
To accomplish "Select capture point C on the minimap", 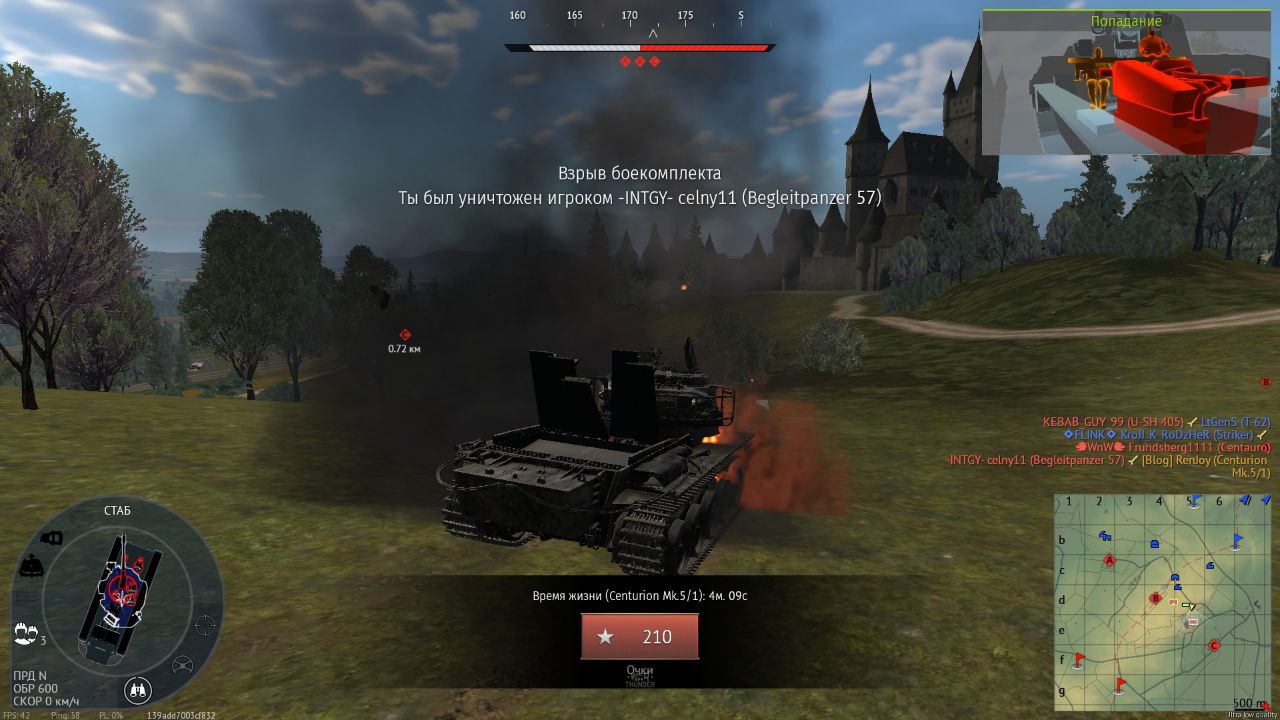I will [1215, 646].
